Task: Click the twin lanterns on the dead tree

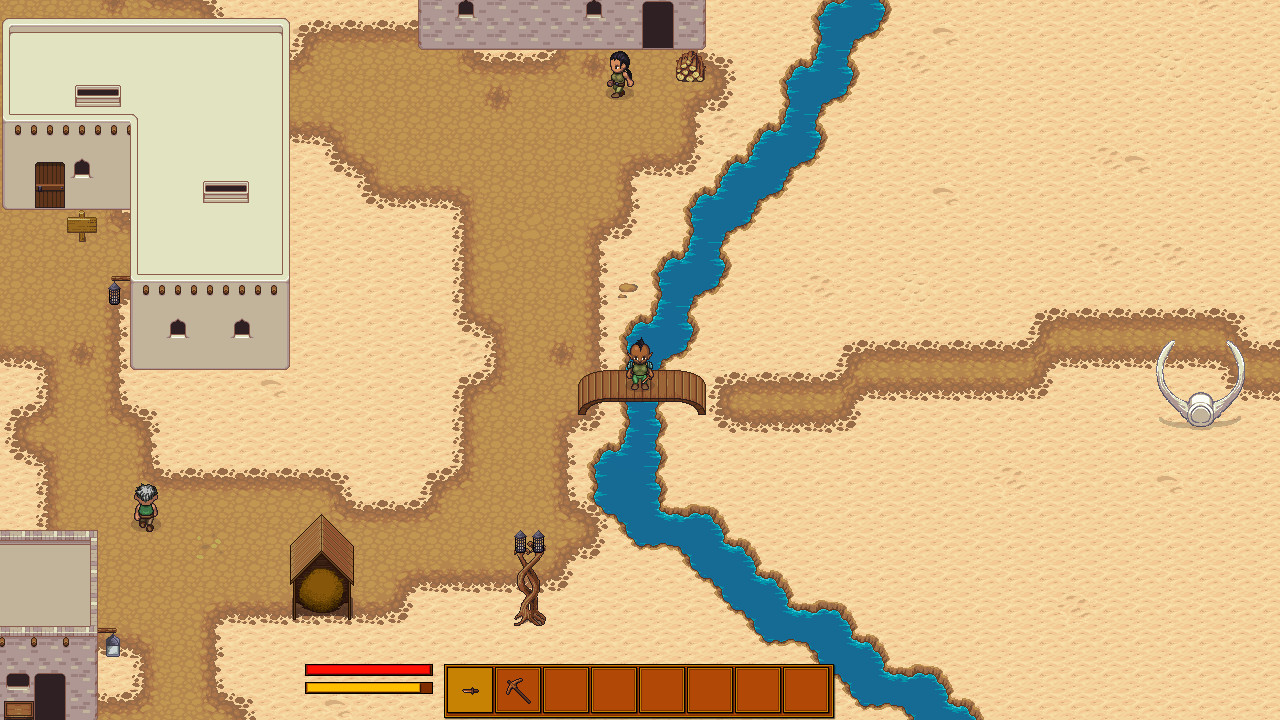Action: (529, 543)
